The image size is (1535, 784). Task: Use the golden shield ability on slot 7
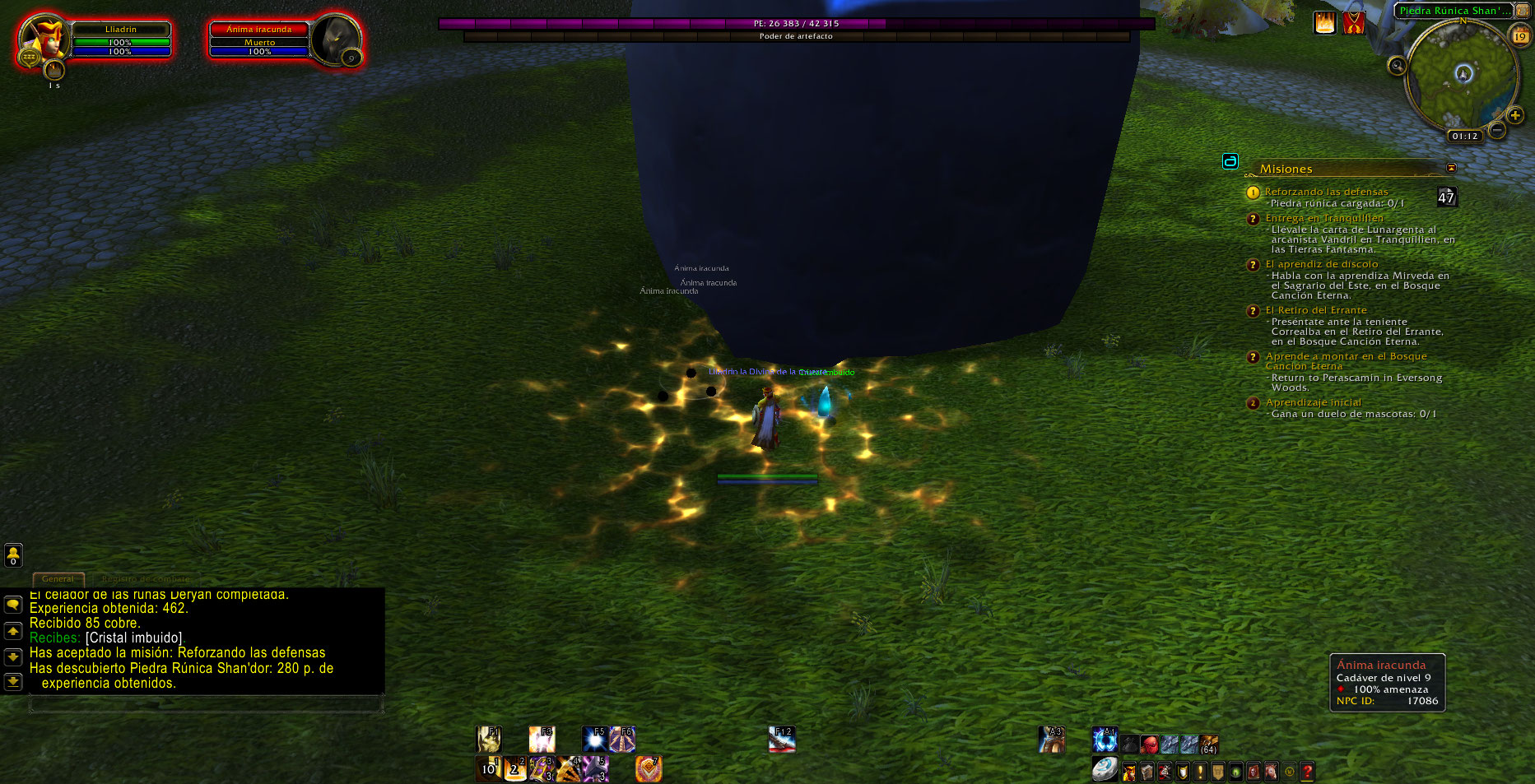[x=649, y=769]
